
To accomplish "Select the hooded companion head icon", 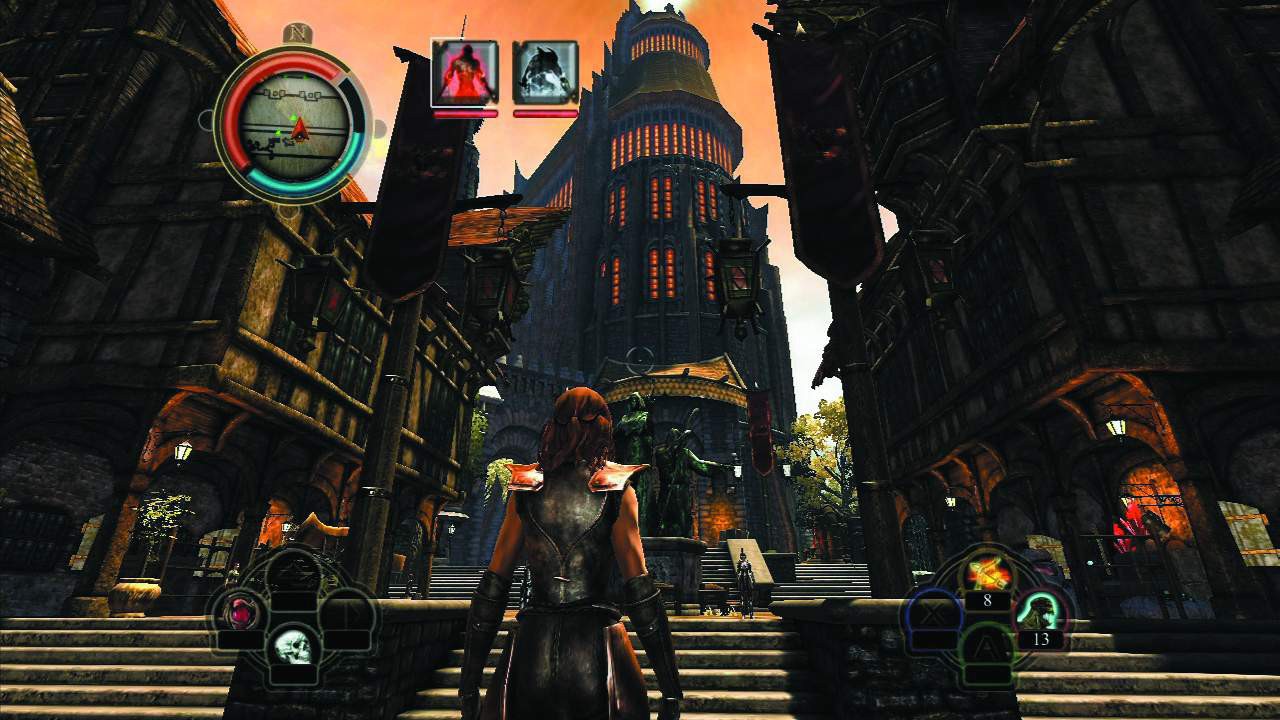I will point(1040,611).
